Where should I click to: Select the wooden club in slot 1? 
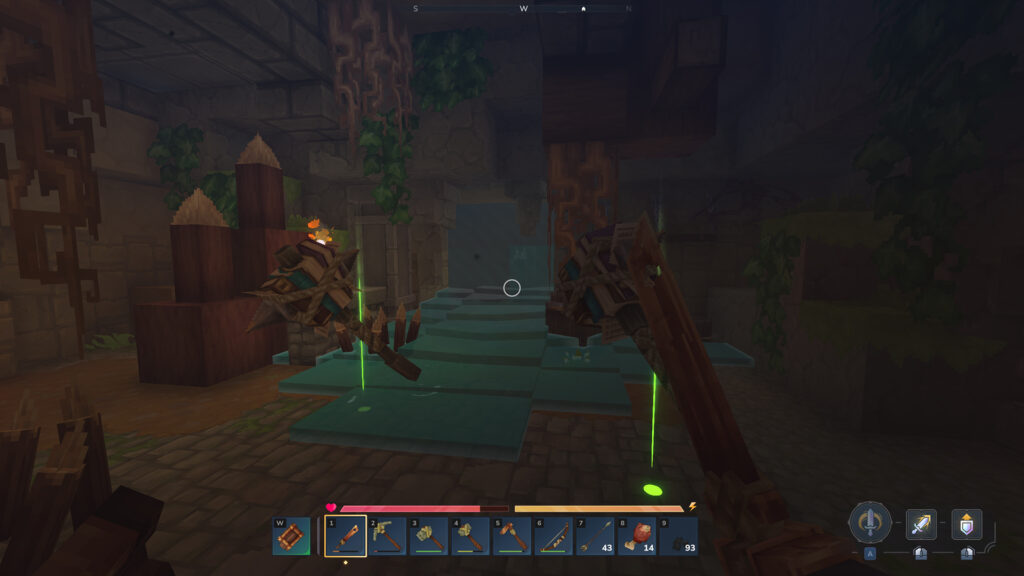[x=345, y=536]
